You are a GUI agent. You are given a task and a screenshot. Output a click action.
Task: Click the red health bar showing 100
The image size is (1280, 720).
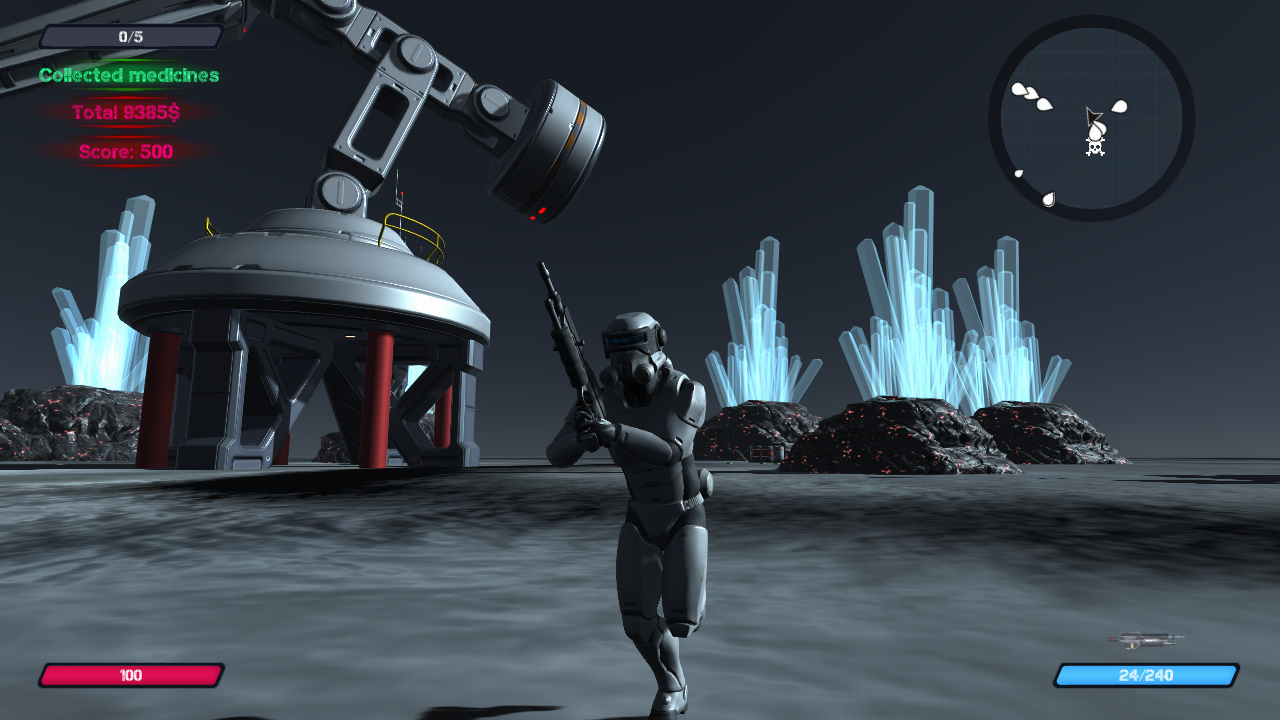131,676
